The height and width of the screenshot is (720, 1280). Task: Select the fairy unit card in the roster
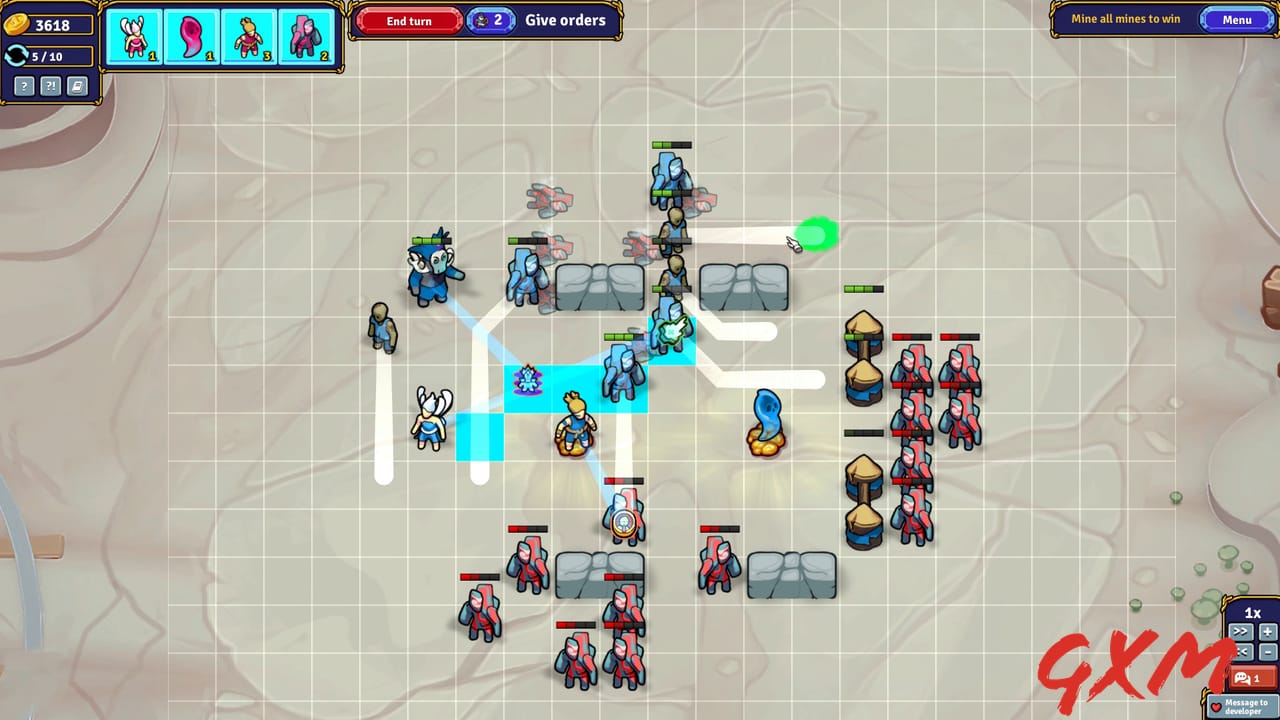(x=135, y=37)
